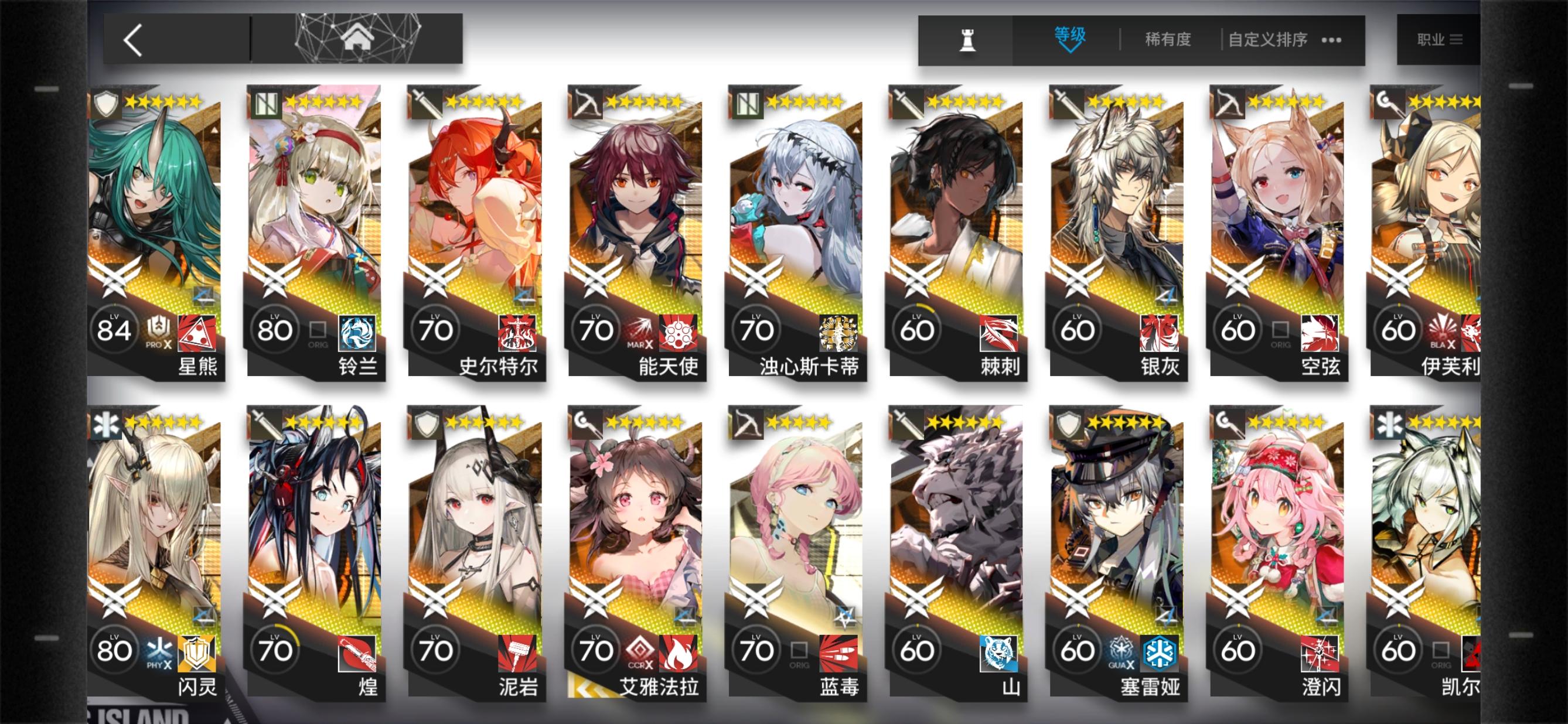Screen dimensions: 1568x724
Task: Open the home base navigation icon
Action: (x=358, y=37)
